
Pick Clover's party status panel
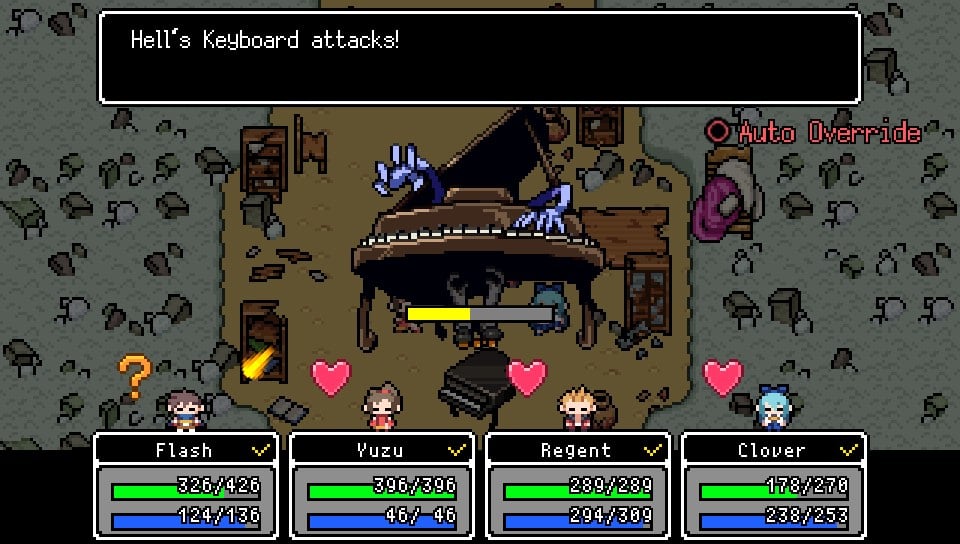click(x=772, y=486)
